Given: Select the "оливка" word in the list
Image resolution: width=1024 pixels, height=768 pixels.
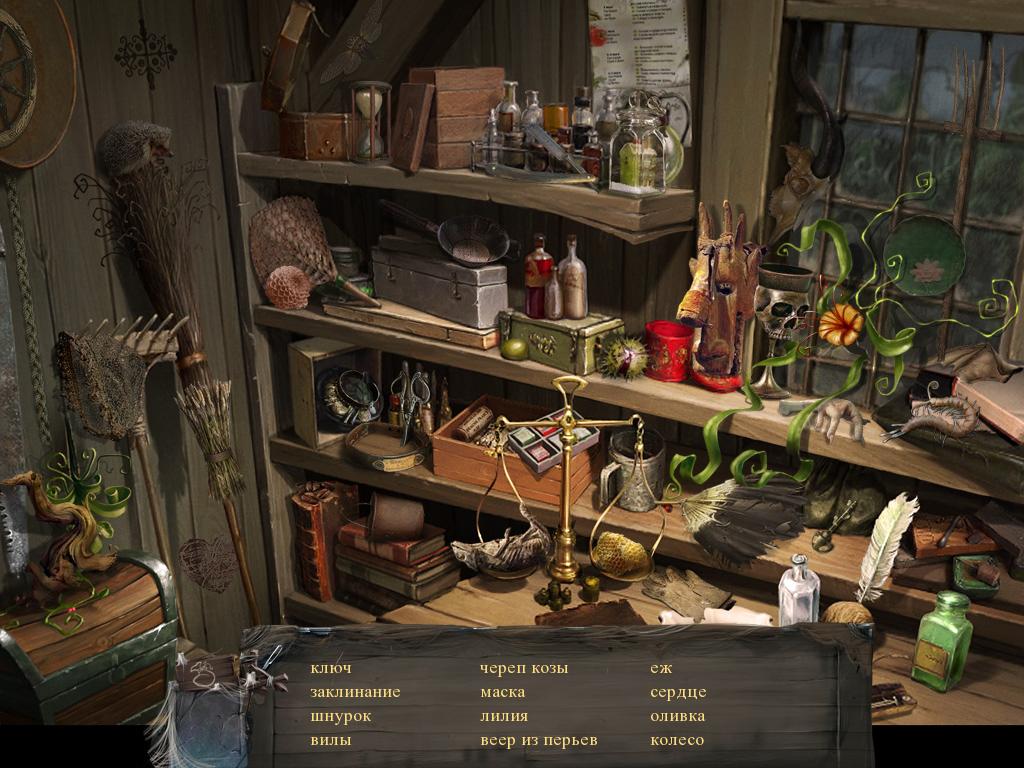Looking at the screenshot, I should 677,716.
